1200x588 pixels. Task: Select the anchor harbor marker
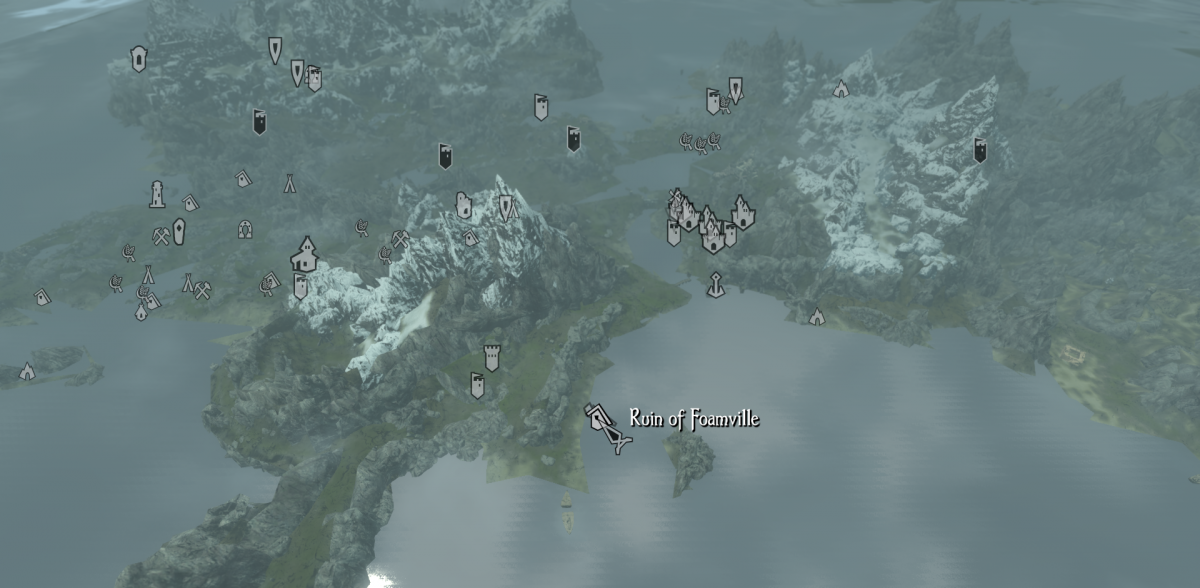715,285
